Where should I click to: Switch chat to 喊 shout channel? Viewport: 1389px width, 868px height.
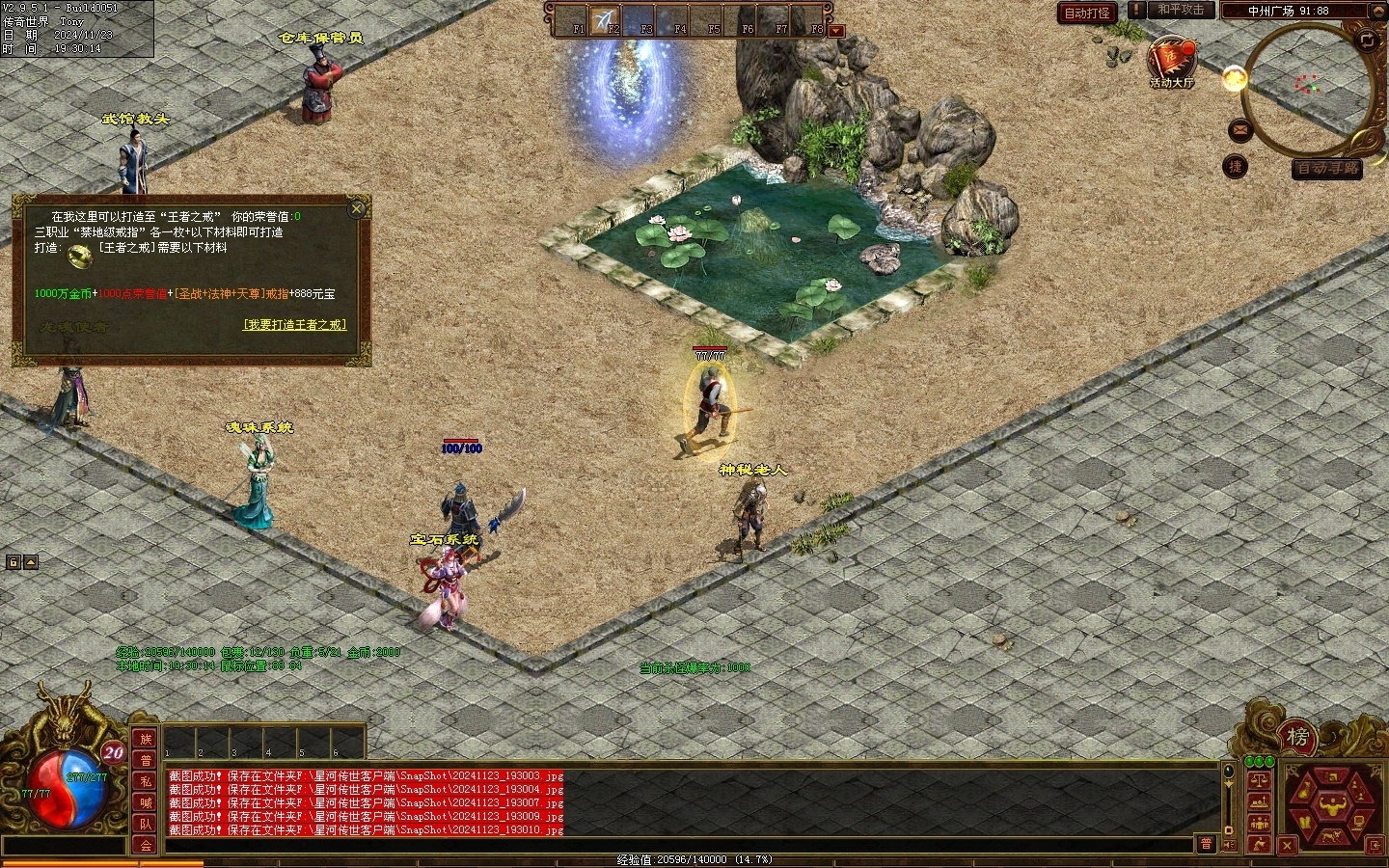[146, 802]
